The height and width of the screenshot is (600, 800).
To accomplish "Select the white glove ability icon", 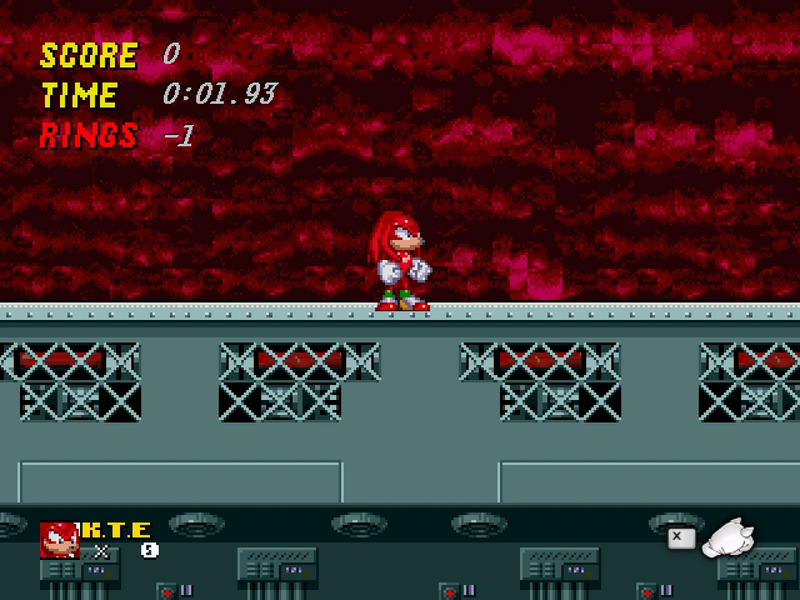I will point(728,538).
